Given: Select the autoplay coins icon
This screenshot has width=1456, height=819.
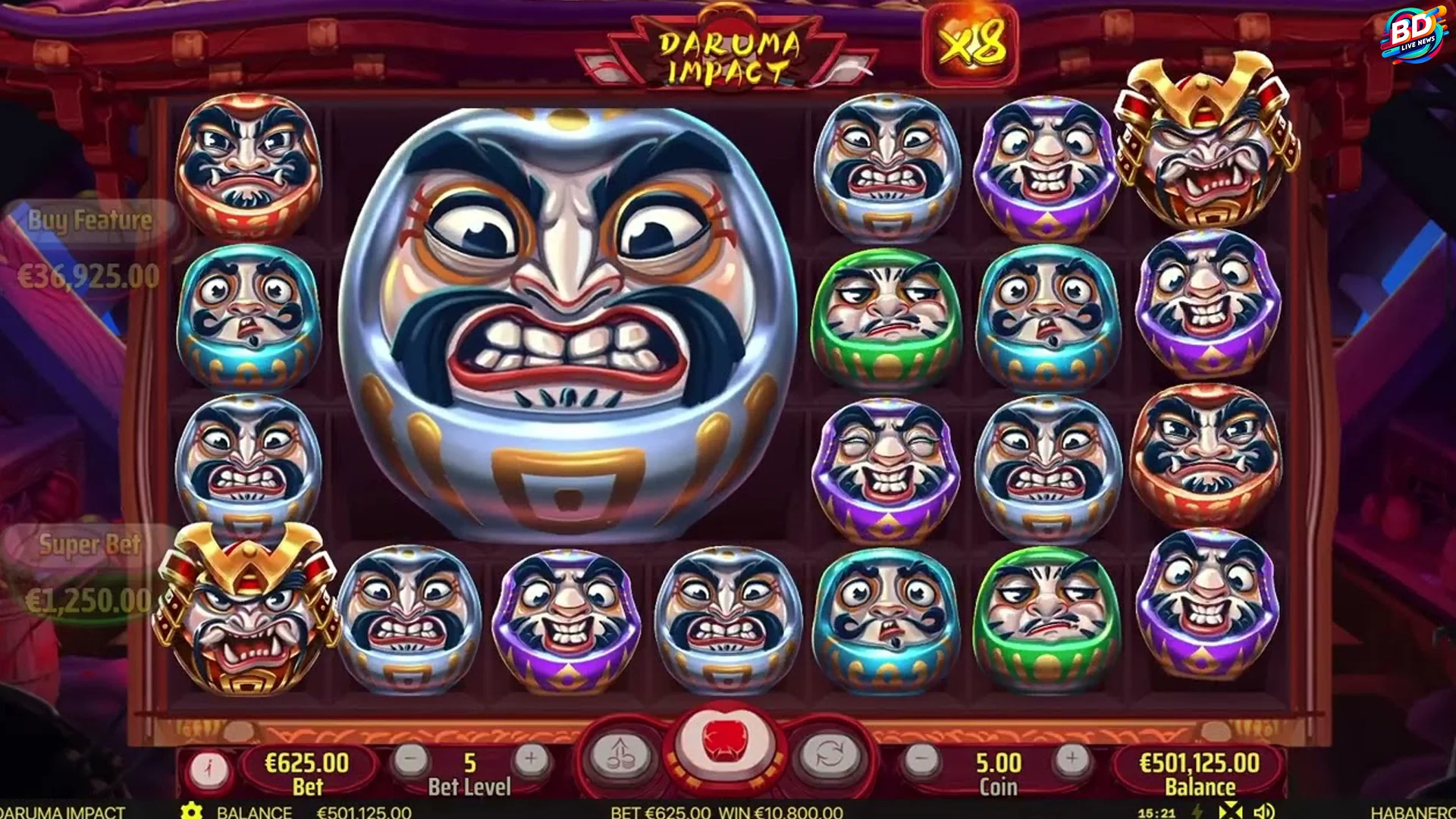Looking at the screenshot, I should [x=623, y=756].
